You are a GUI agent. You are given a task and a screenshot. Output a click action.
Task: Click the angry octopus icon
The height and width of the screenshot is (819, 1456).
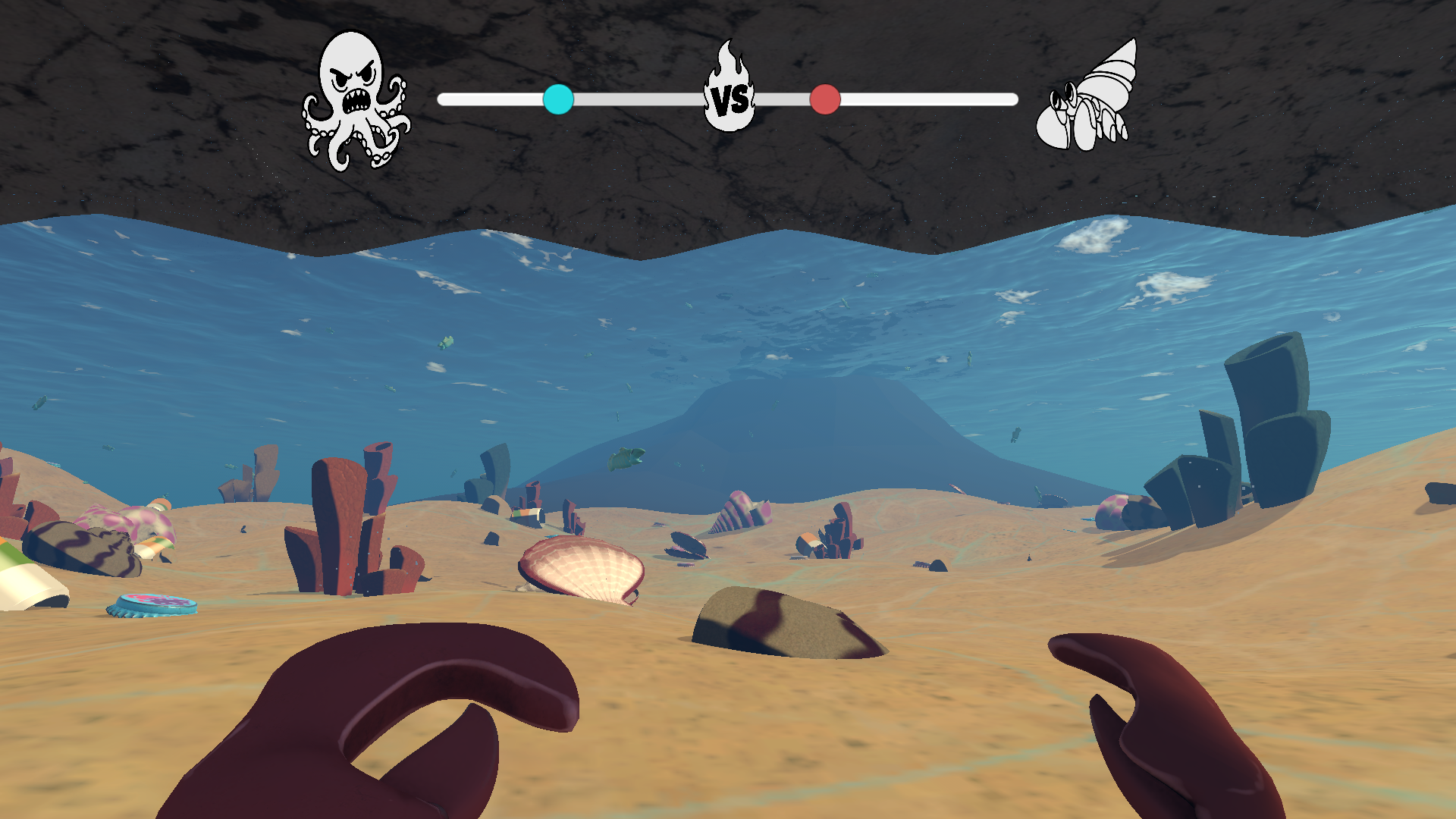[356, 99]
